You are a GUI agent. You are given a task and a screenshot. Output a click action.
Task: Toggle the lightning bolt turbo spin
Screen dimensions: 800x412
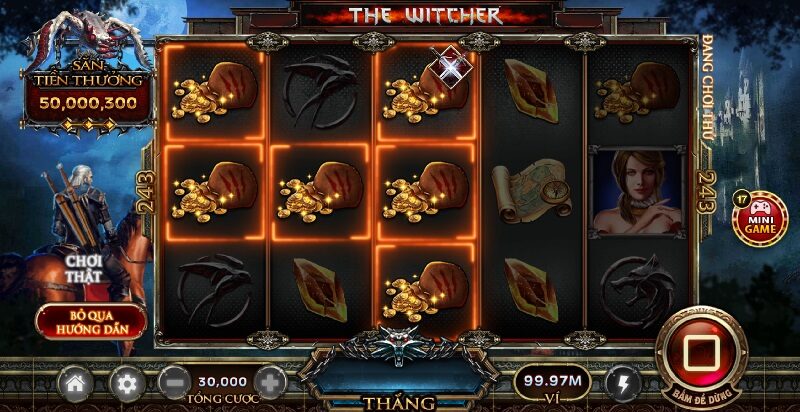[624, 382]
